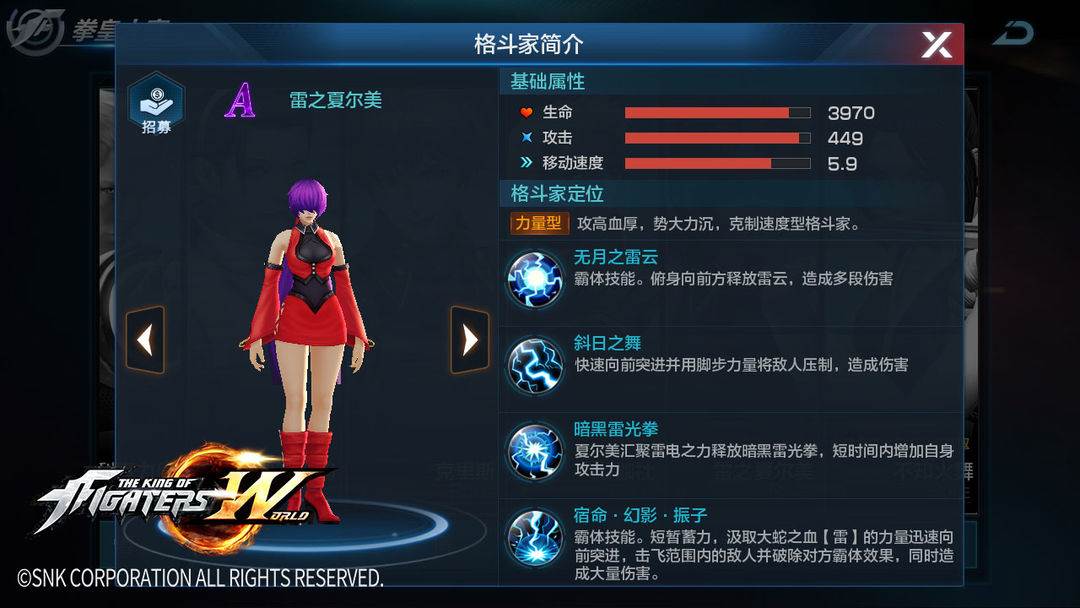Show the previous fighter with left arrow
This screenshot has height=608, width=1080.
pyautogui.click(x=145, y=340)
